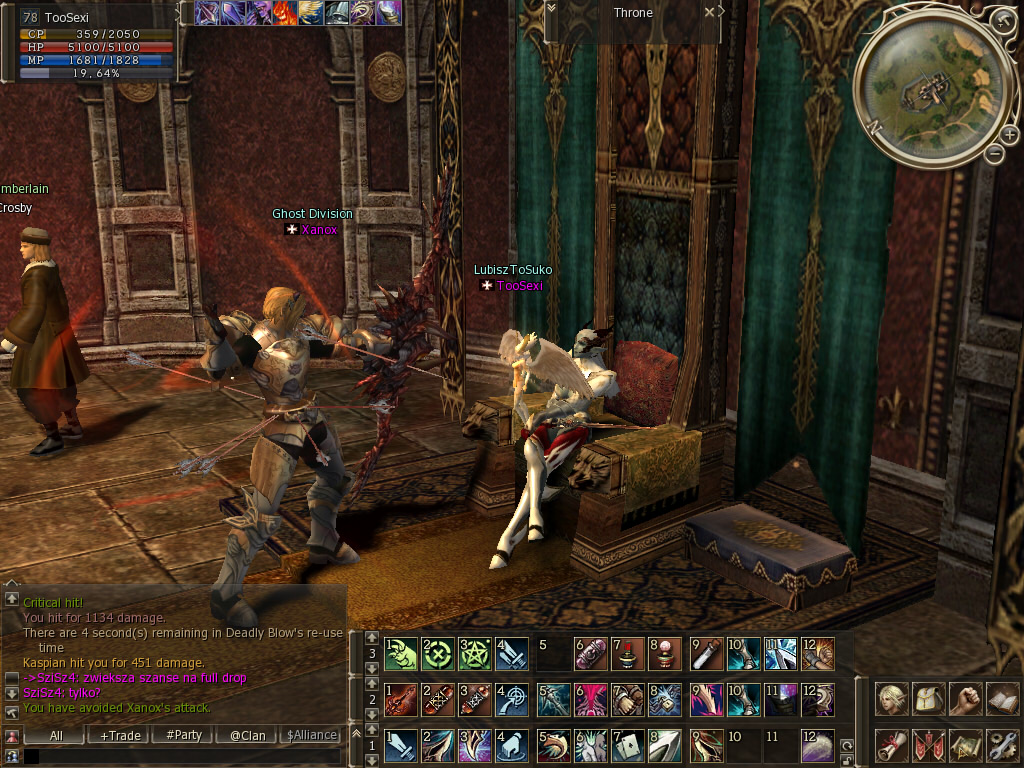Open the quest scroll icon
1024x768 pixels.
point(892,745)
